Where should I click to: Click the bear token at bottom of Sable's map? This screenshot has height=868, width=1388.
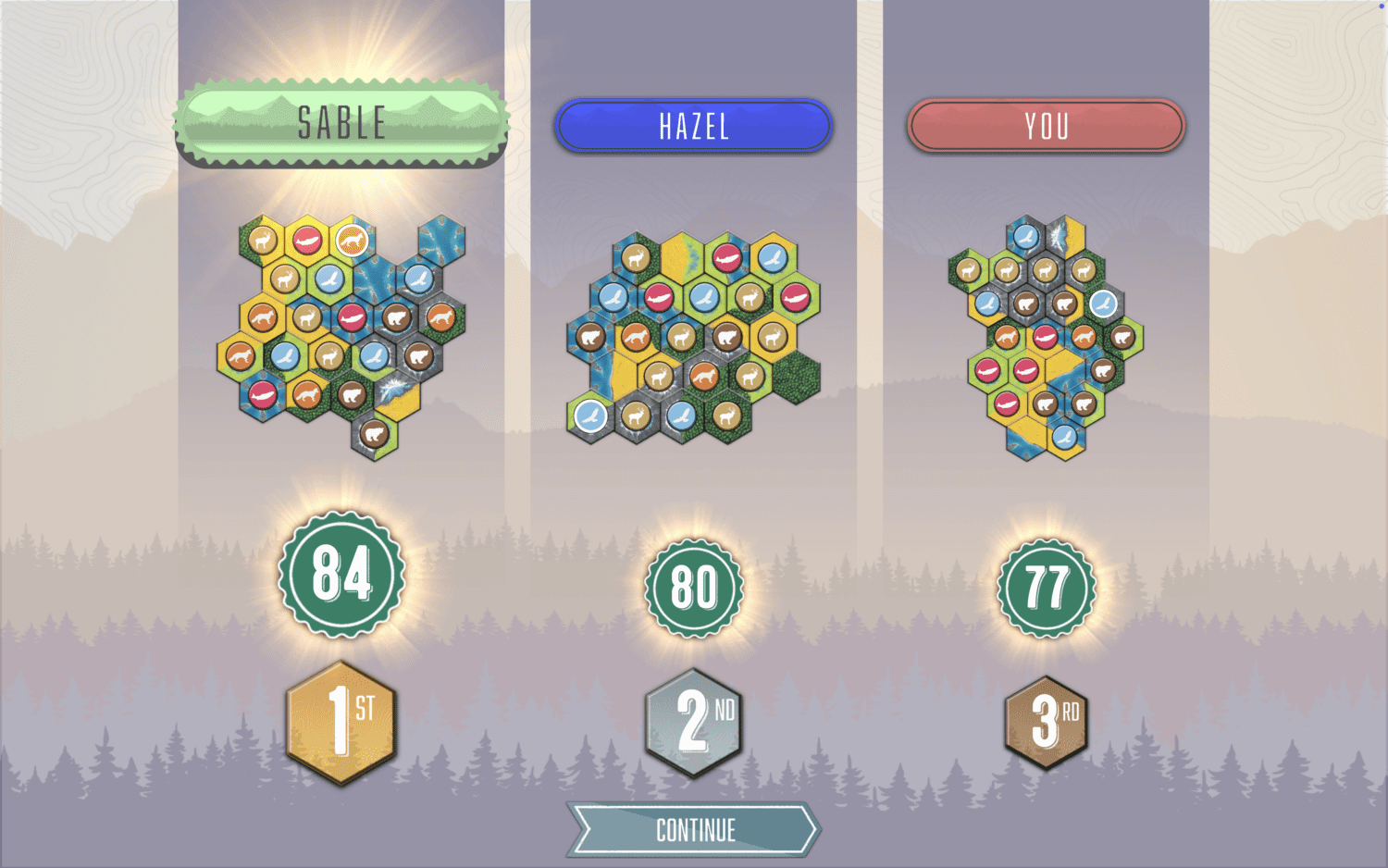375,433
